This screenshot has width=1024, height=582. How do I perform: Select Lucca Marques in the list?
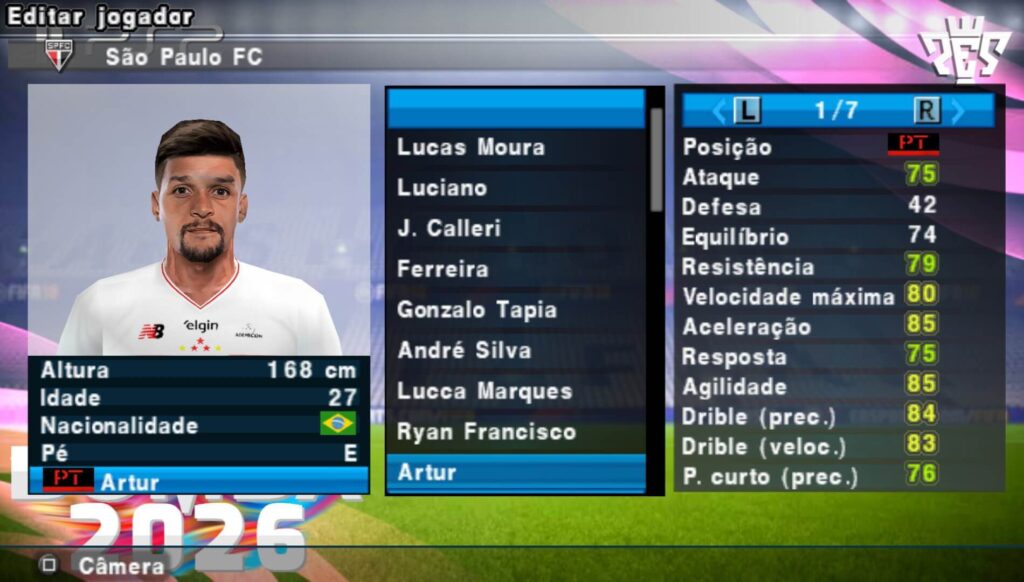tap(515, 391)
